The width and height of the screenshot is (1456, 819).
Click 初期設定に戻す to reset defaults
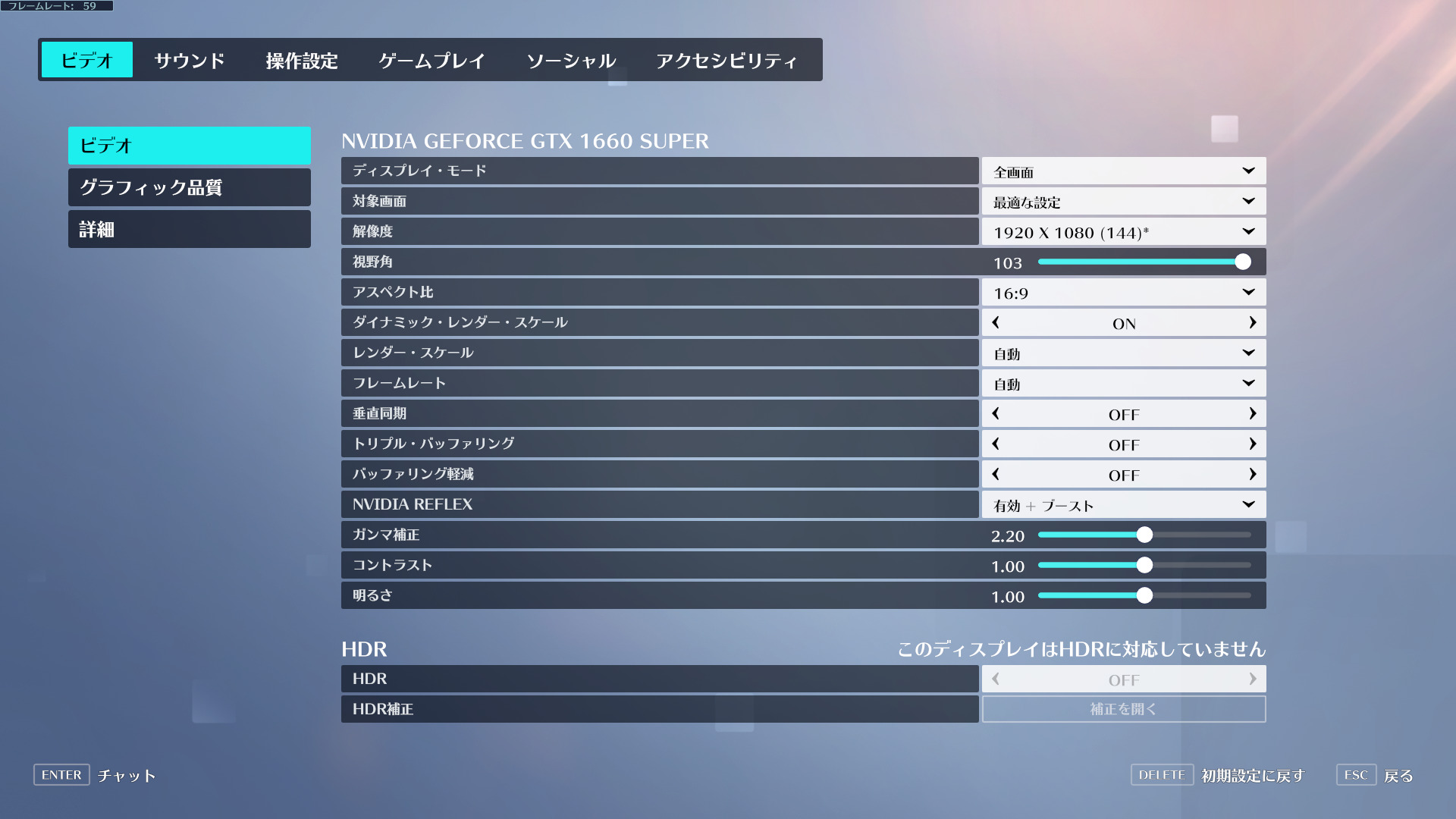click(x=1251, y=775)
